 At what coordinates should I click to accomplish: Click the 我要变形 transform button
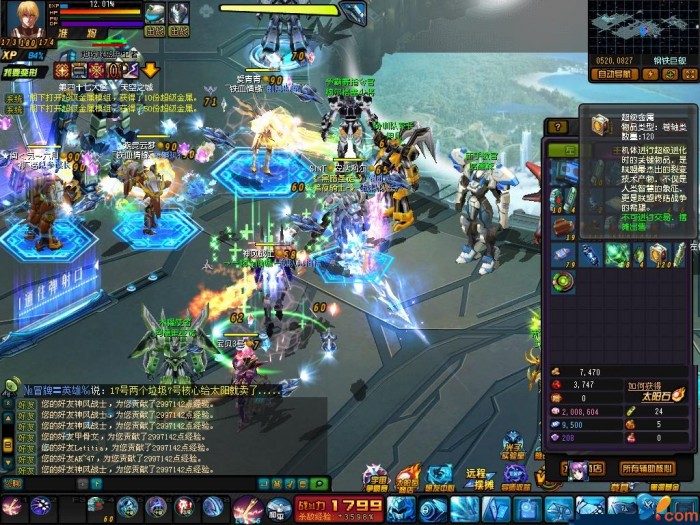coord(22,71)
